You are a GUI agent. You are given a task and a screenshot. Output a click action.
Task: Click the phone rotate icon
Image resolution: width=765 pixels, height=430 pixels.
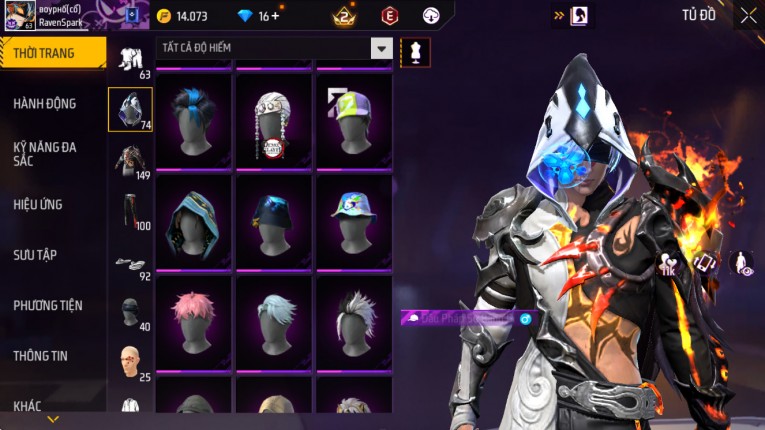[705, 263]
